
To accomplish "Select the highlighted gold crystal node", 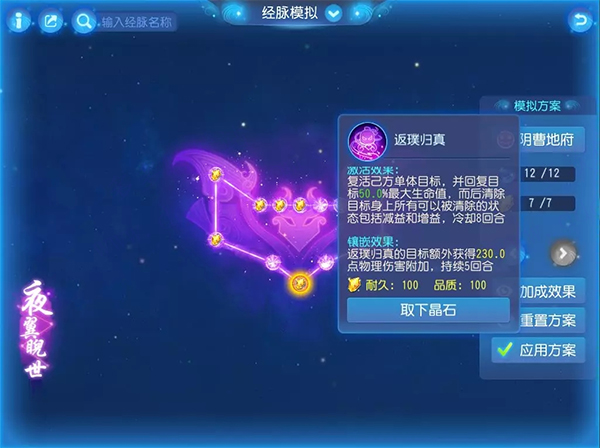I will point(298,283).
